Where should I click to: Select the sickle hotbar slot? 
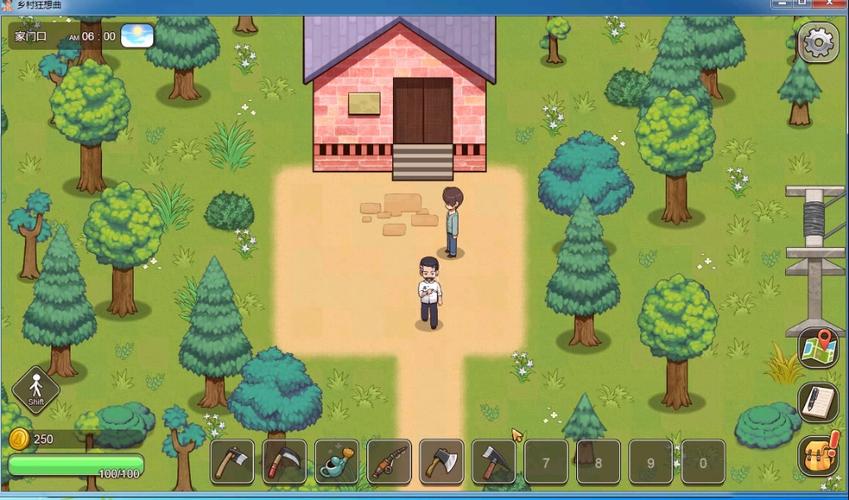pyautogui.click(x=284, y=462)
